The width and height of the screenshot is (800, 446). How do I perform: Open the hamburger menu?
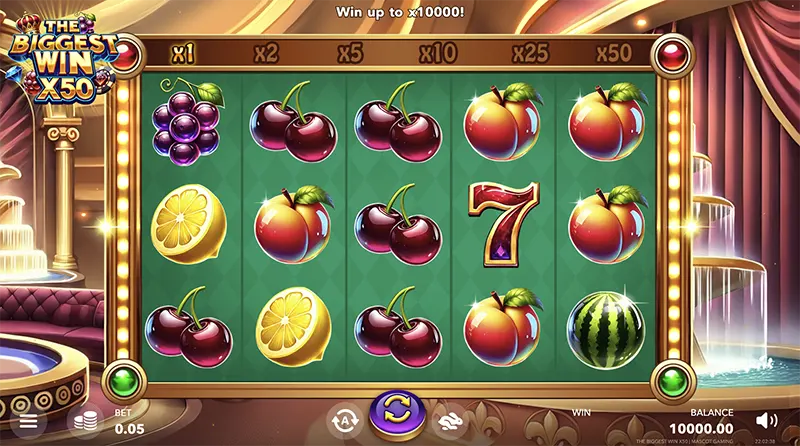coord(28,421)
